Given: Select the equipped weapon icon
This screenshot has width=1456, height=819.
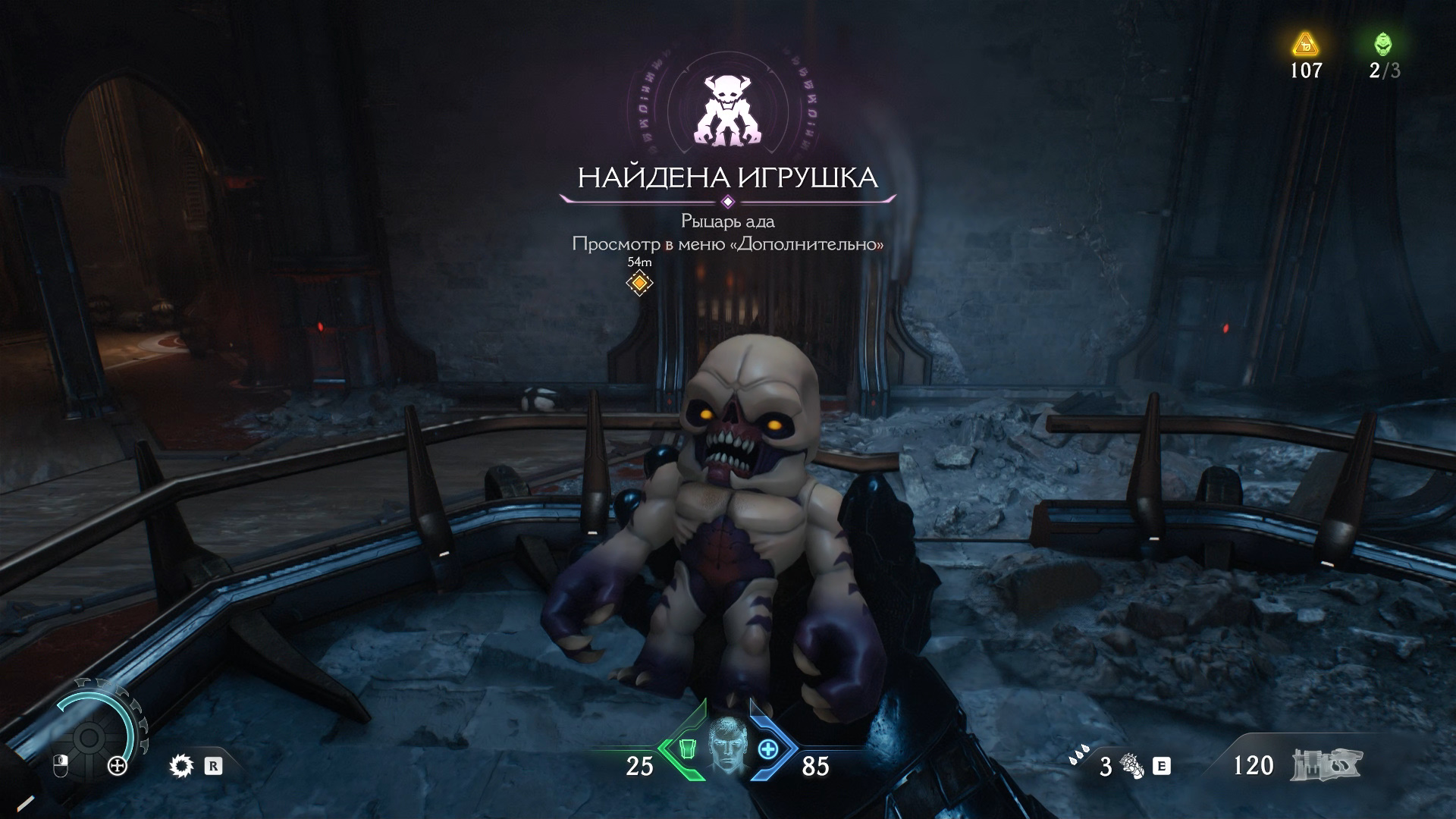Looking at the screenshot, I should 1326,764.
